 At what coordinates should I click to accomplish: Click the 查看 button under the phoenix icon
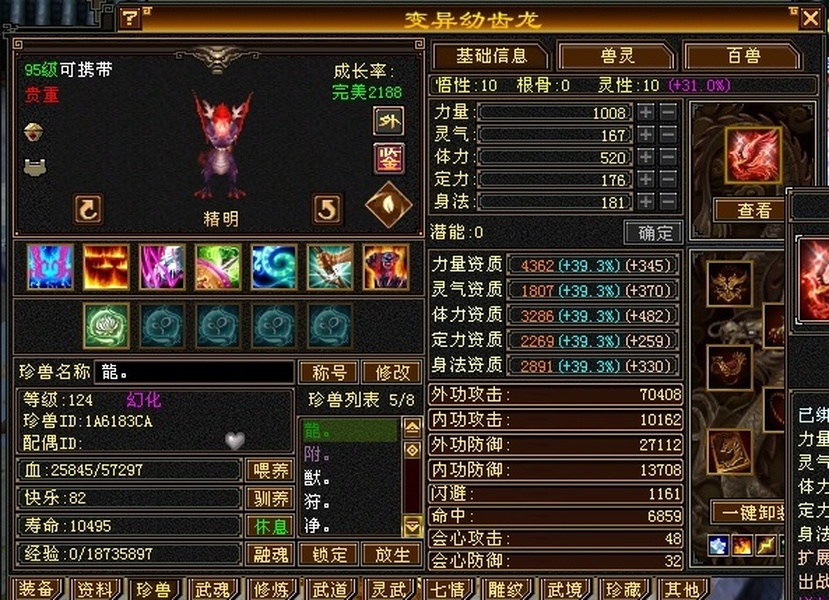pyautogui.click(x=753, y=211)
